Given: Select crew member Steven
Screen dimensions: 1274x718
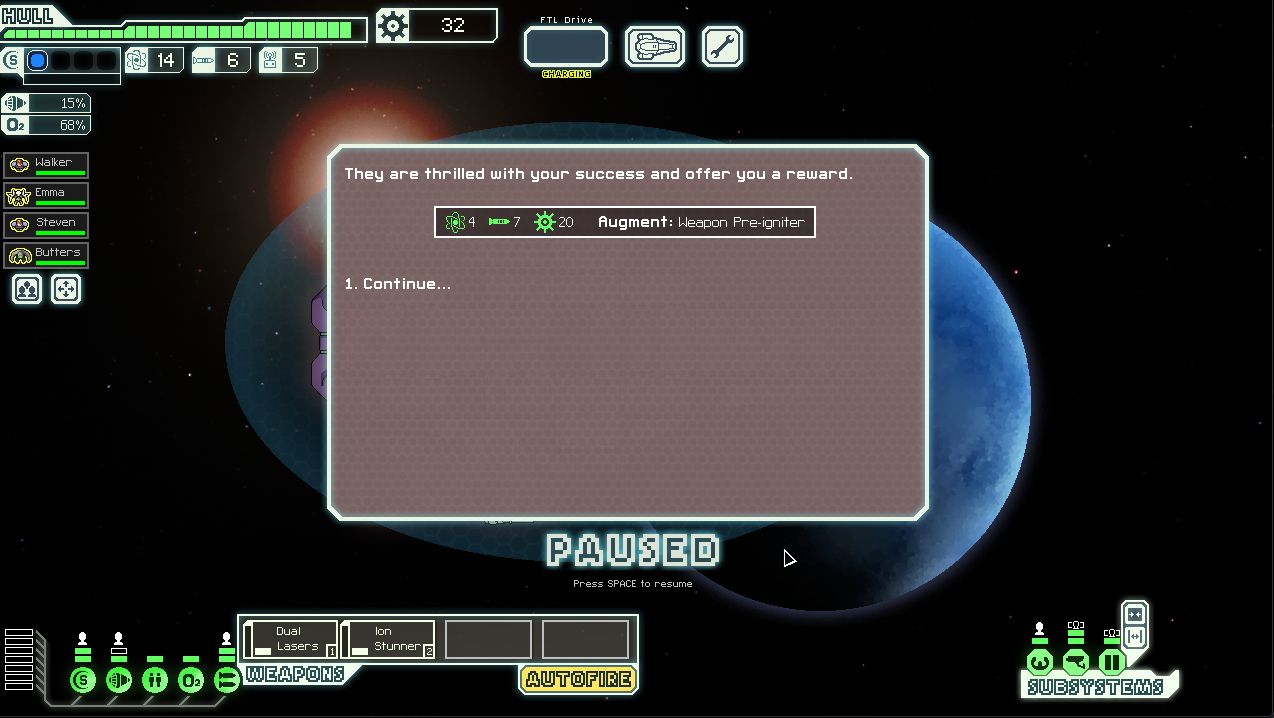Looking at the screenshot, I should pos(47,225).
